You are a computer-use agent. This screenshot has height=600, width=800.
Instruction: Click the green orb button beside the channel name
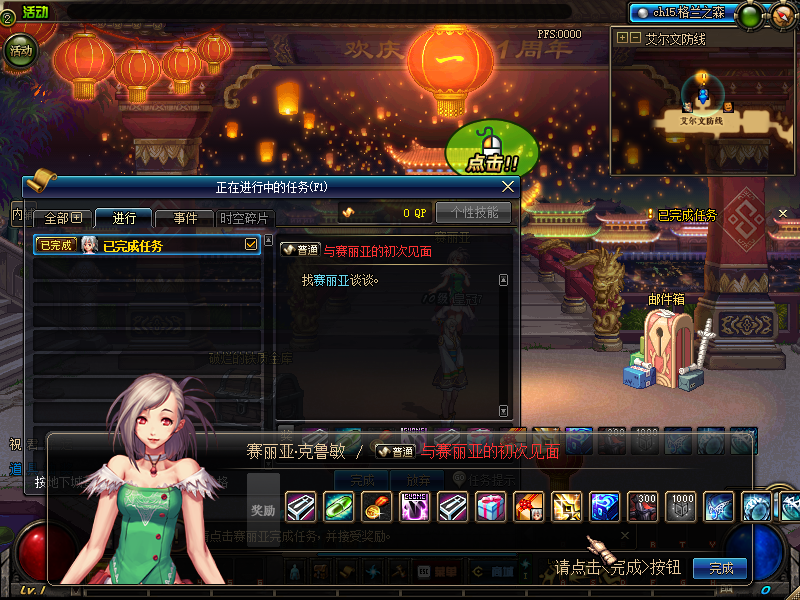749,14
